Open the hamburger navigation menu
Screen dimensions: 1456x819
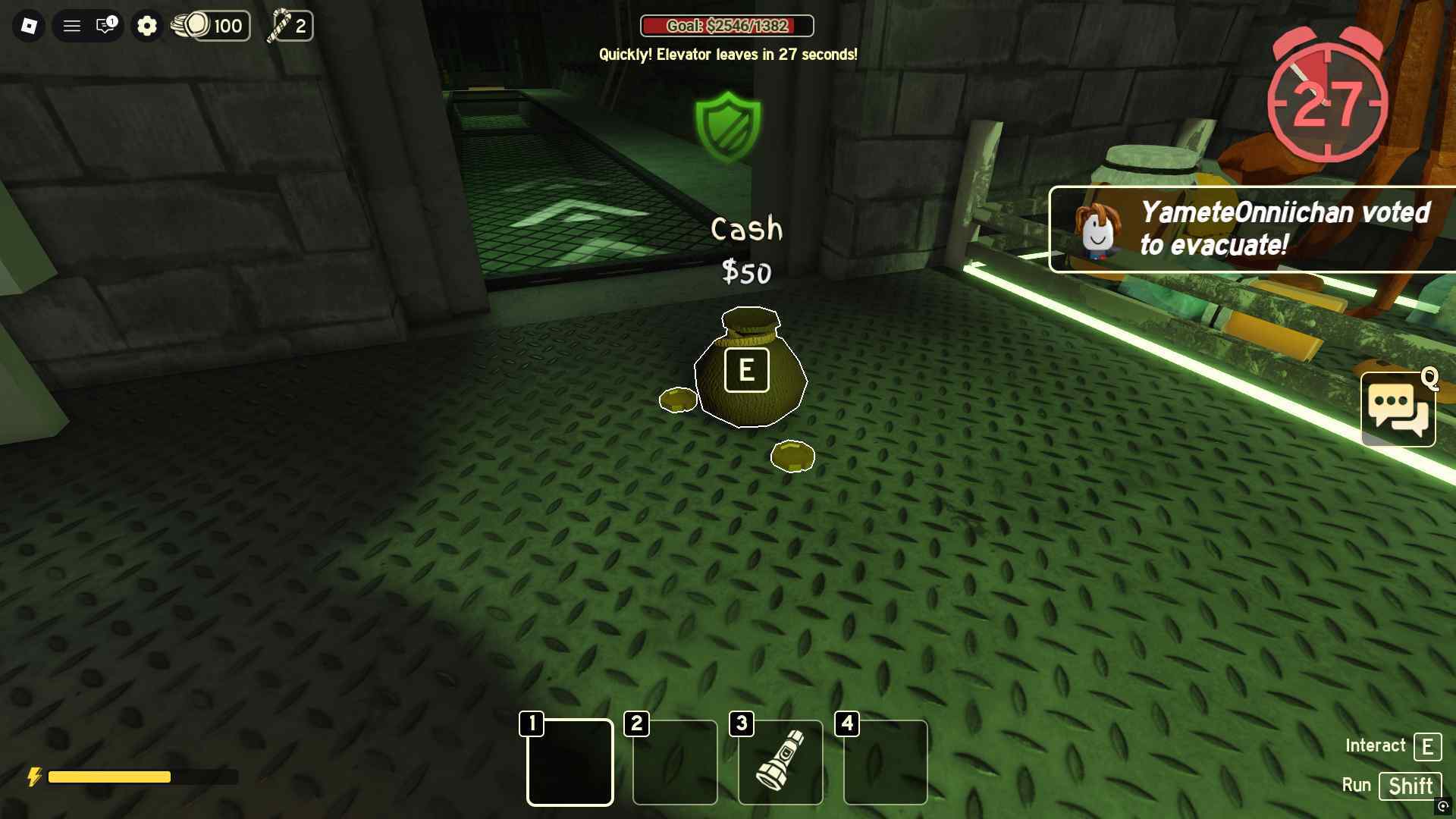tap(72, 25)
